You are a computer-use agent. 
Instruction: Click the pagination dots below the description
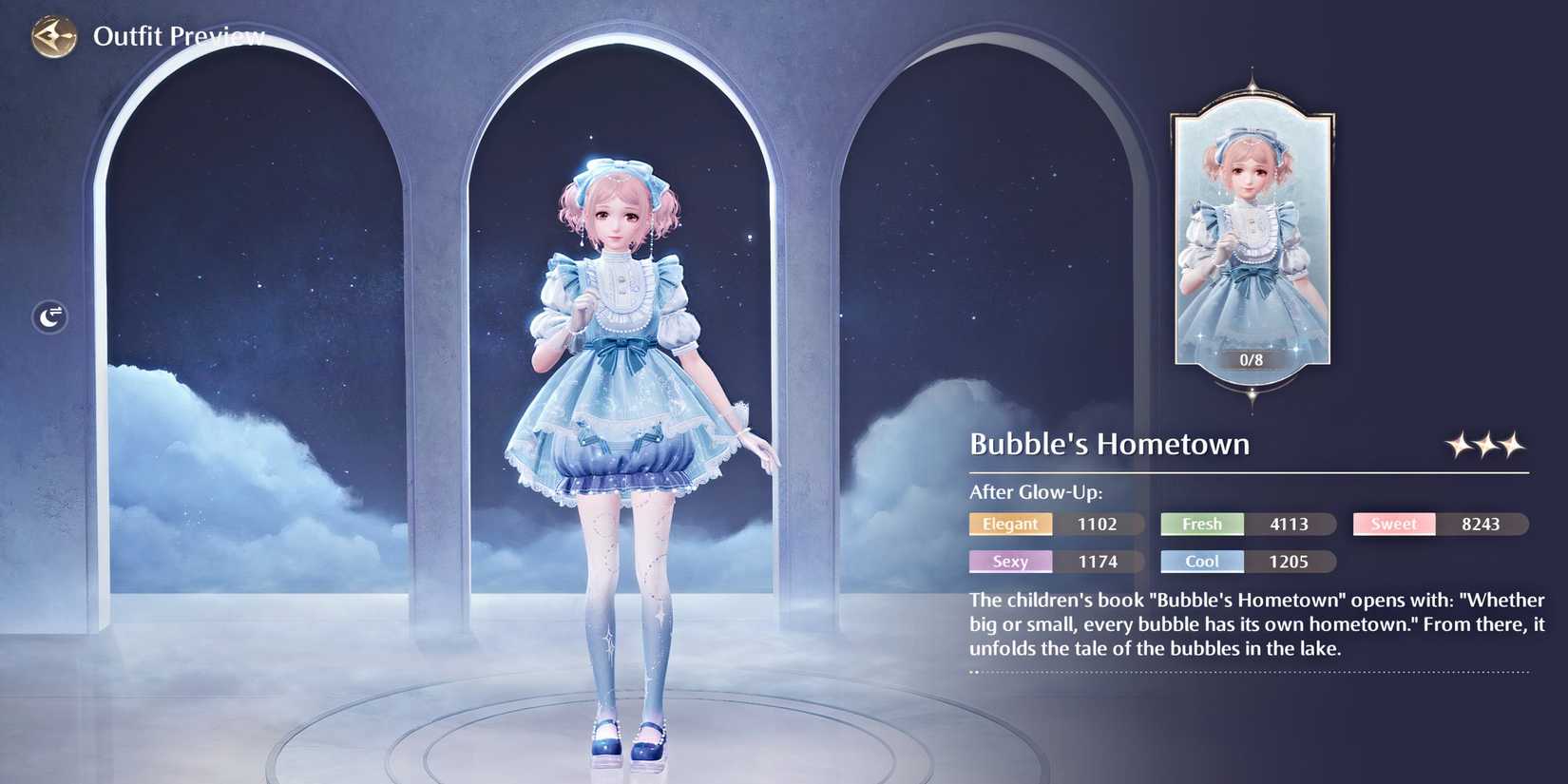coord(973,672)
